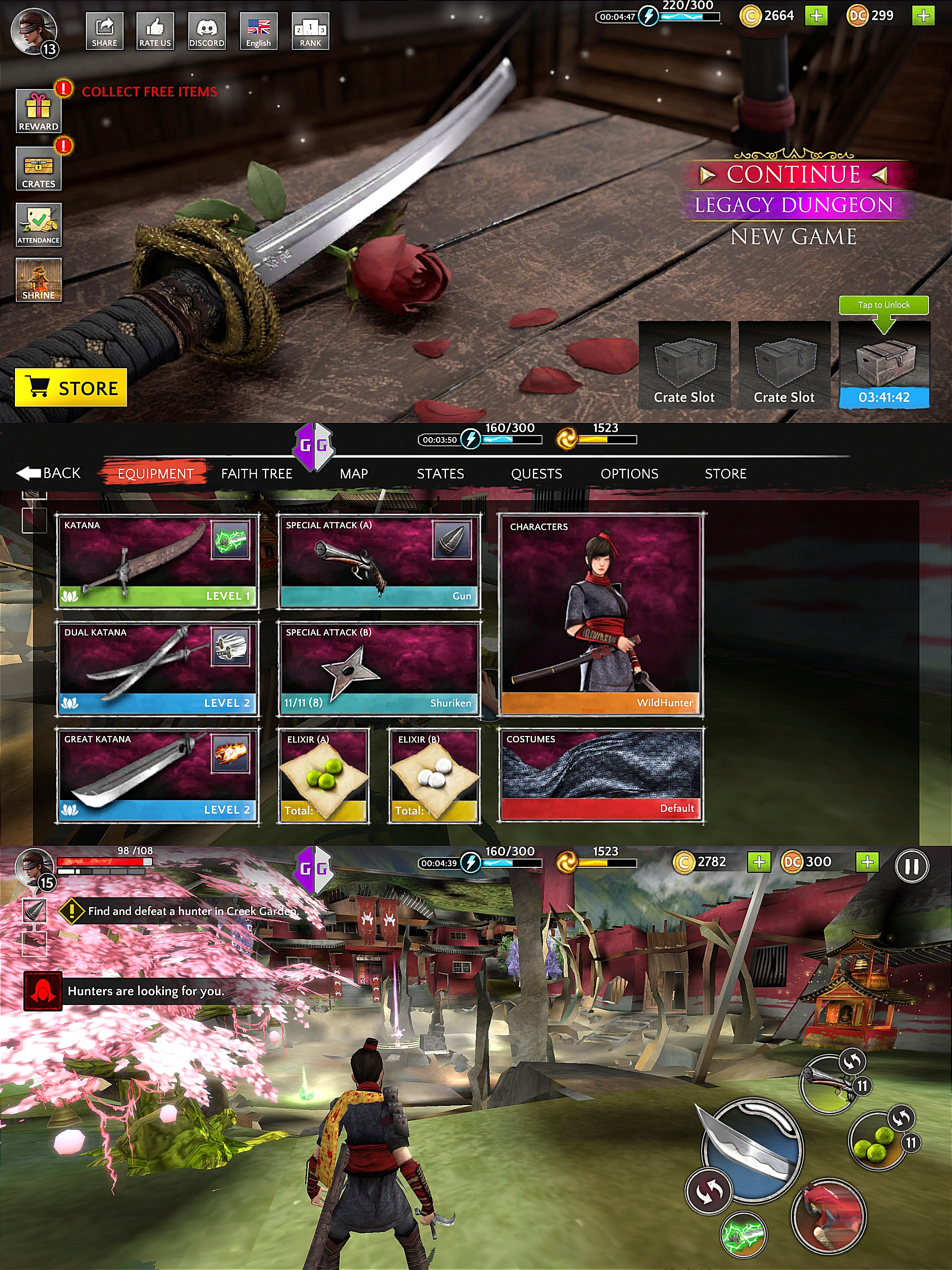Open the yellow Store button
The height and width of the screenshot is (1270, 952).
(x=71, y=388)
